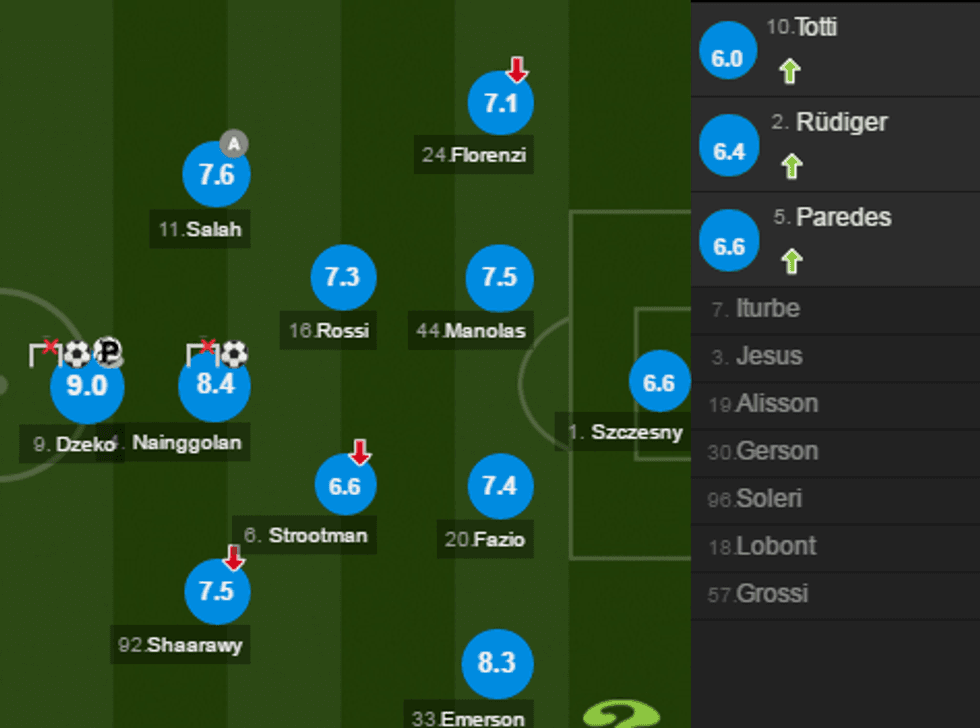Select Florenzi's 7.1 rating circle
Screen dimensions: 980x728
pos(501,103)
